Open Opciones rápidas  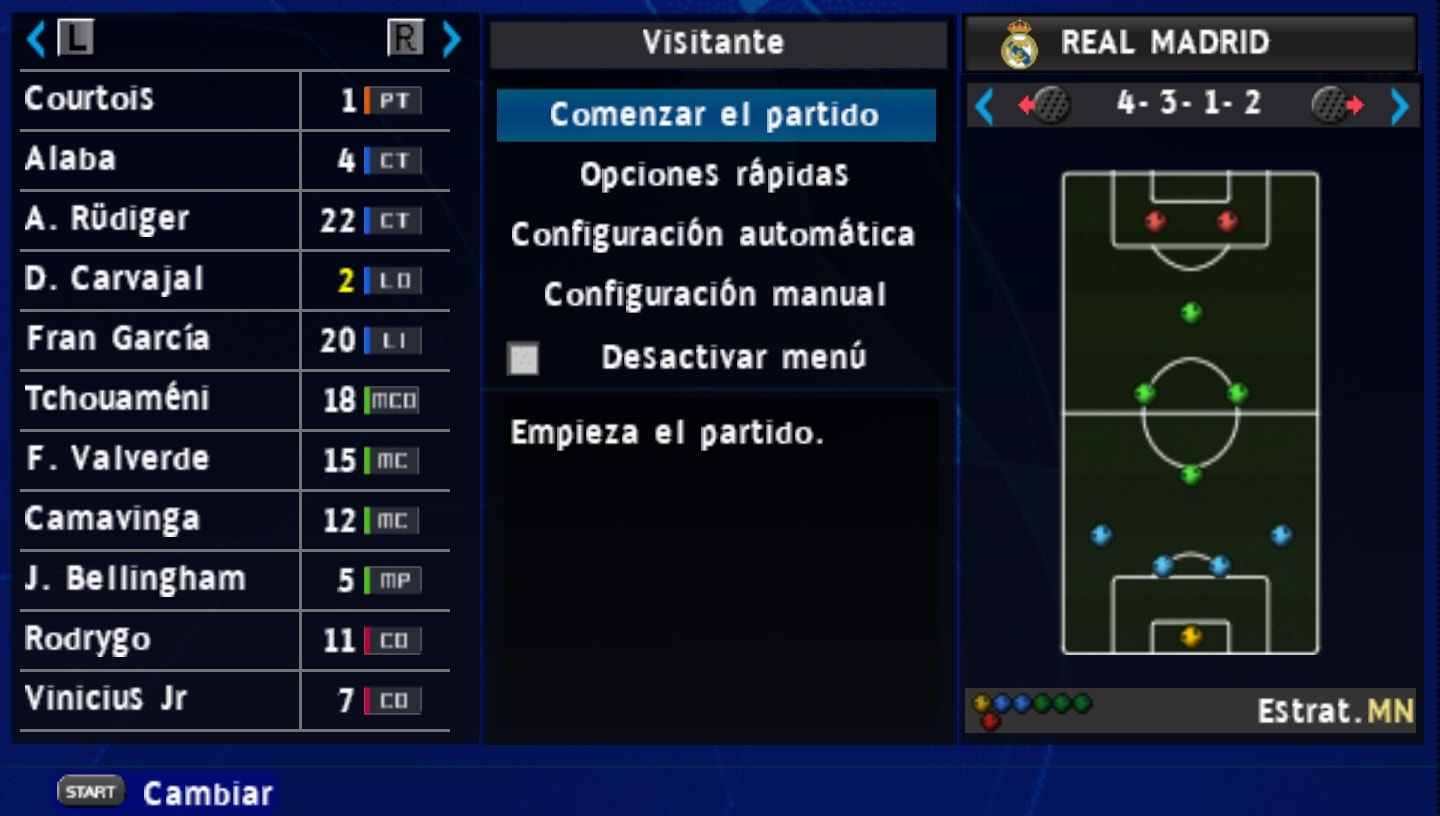pyautogui.click(x=714, y=174)
